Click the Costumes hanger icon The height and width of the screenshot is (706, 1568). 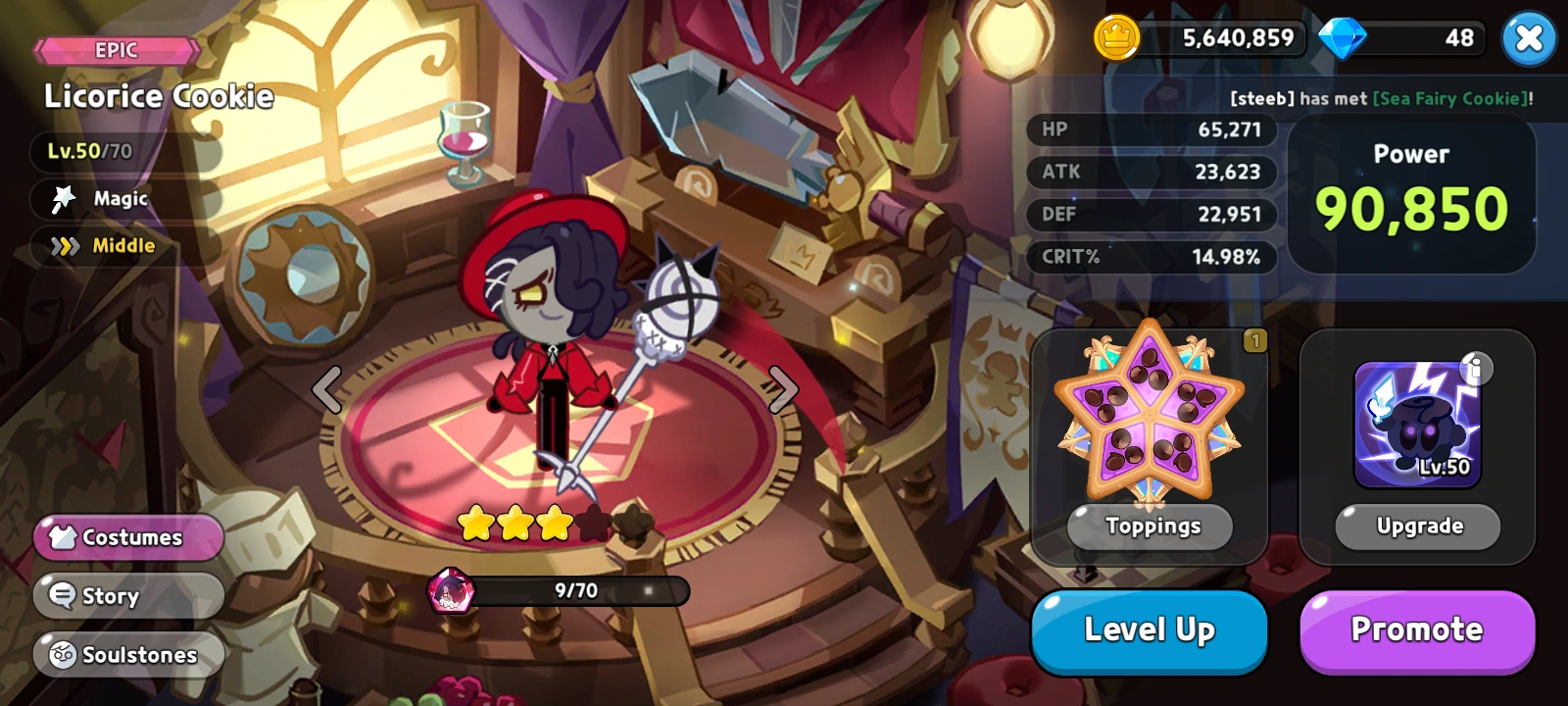(64, 536)
